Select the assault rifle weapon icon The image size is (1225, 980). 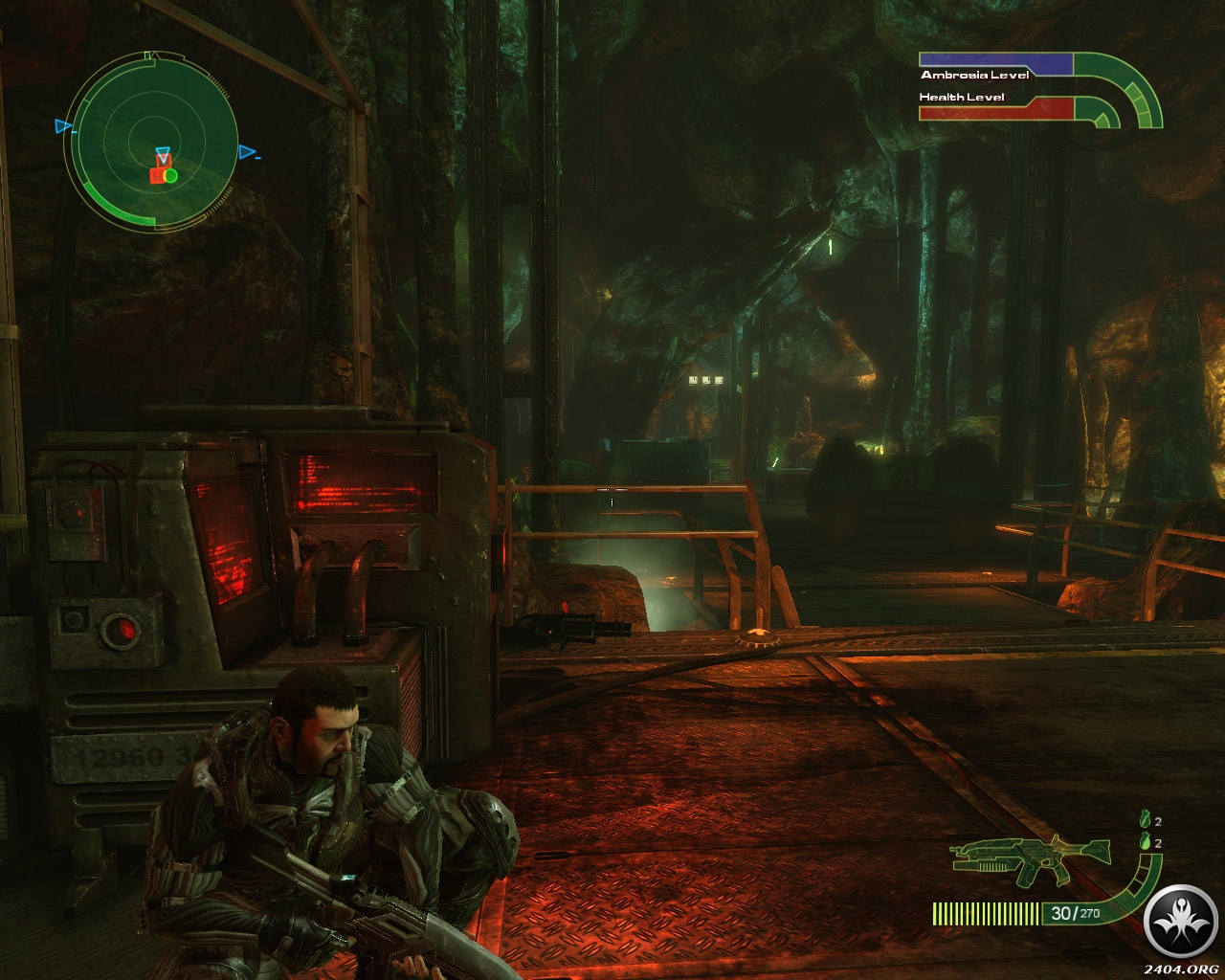1030,857
